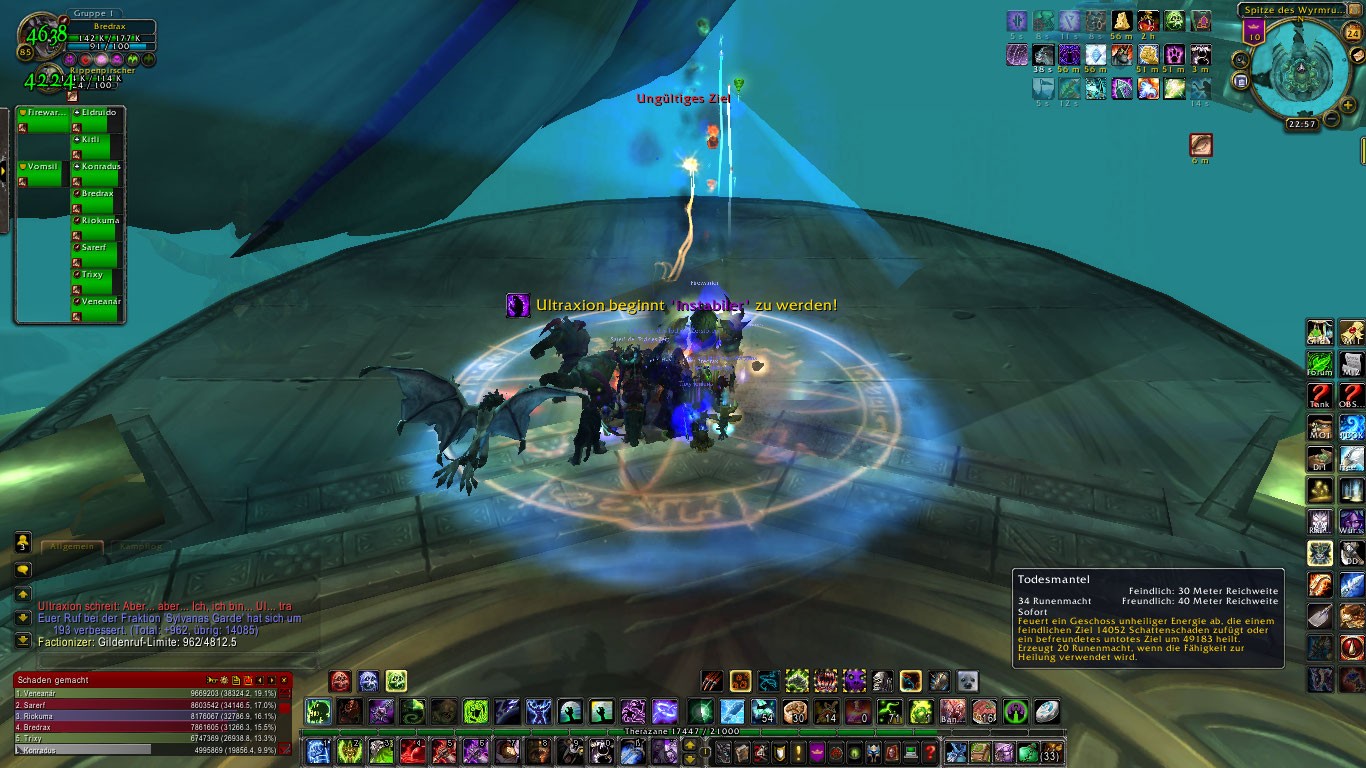Image resolution: width=1366 pixels, height=768 pixels.
Task: Open the chat speech bubble menu
Action: tap(23, 570)
